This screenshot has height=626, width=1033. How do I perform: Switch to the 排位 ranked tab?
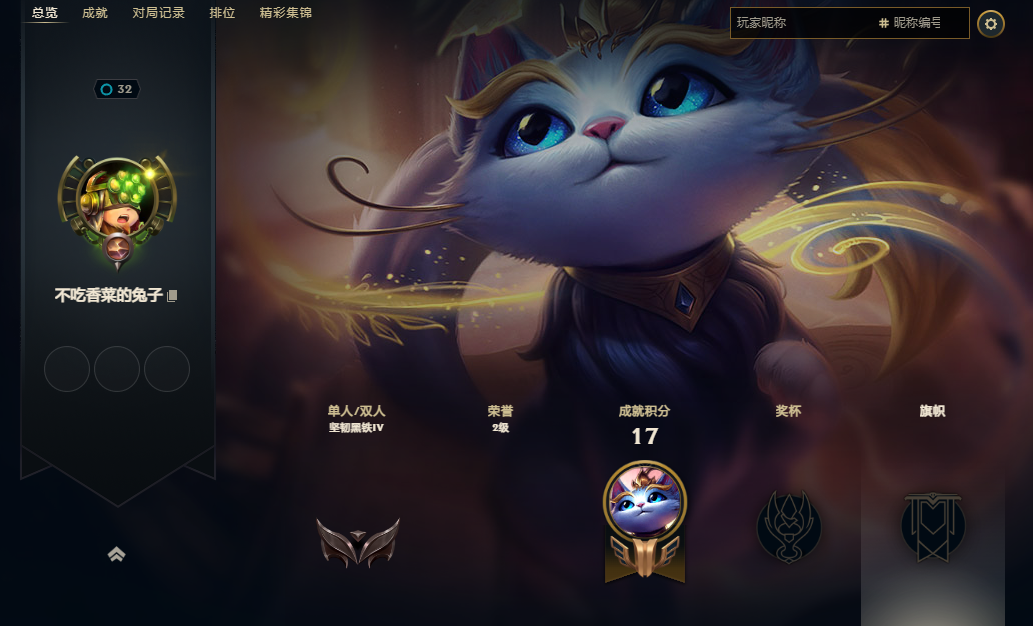(x=222, y=13)
